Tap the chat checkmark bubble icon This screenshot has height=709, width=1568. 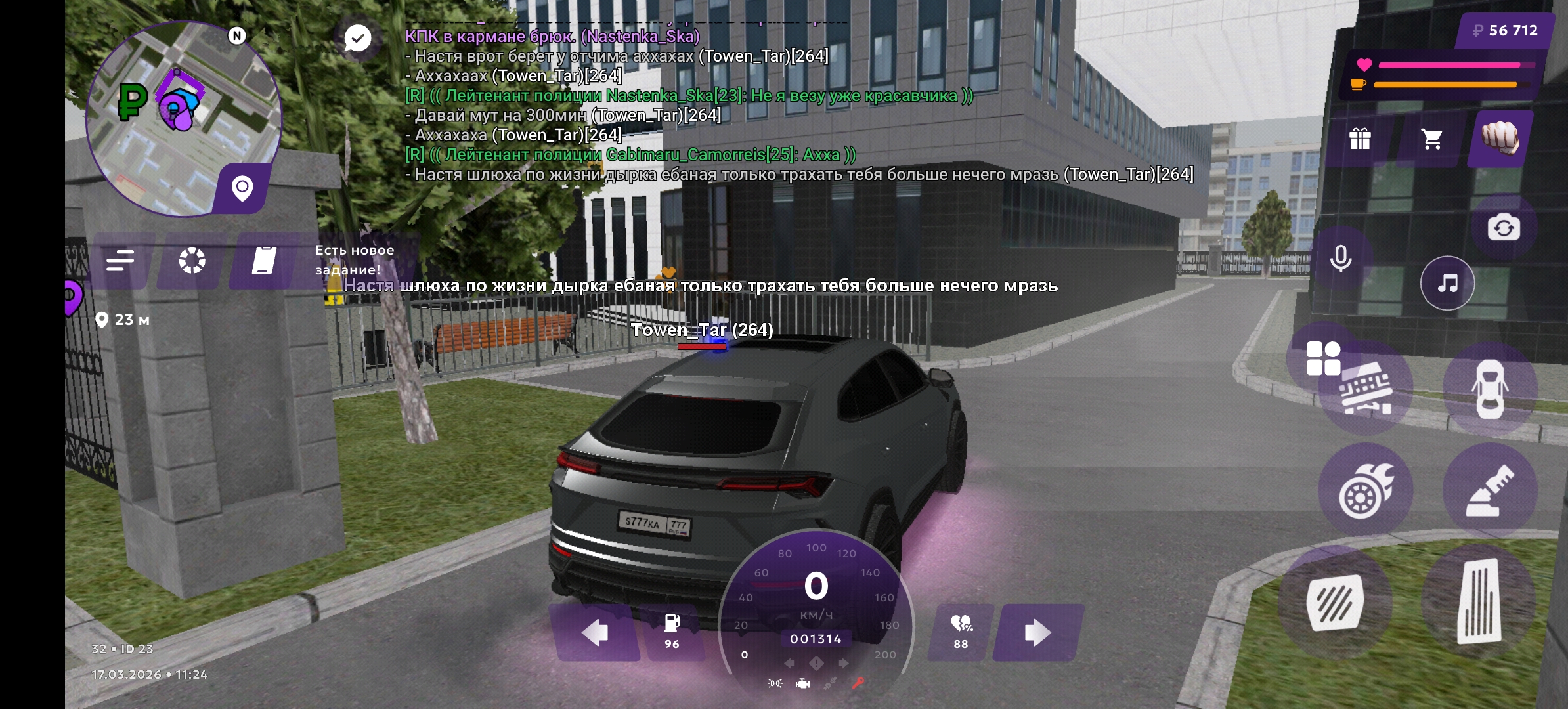click(x=358, y=38)
